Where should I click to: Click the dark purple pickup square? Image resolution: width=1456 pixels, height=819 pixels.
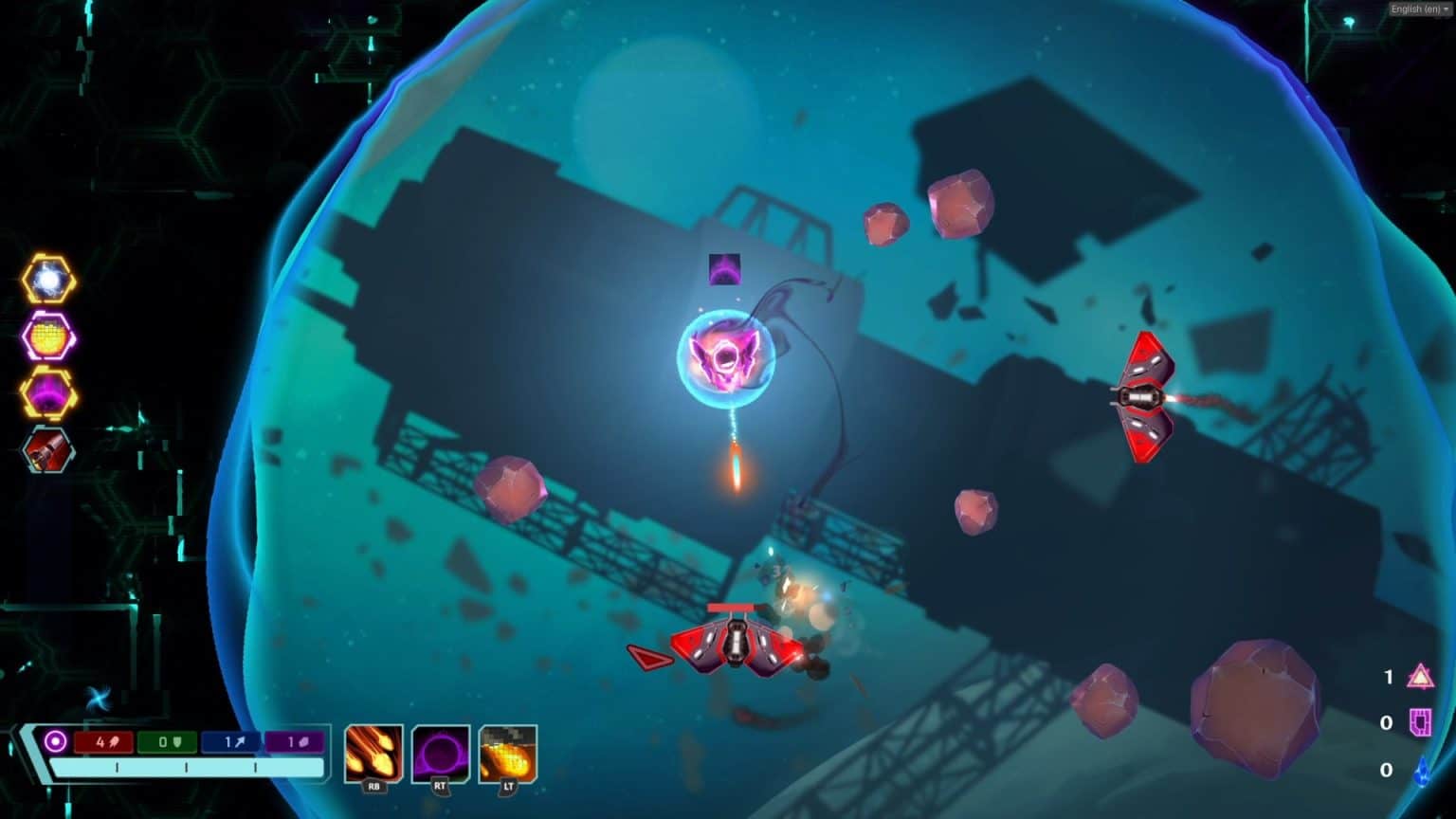pos(723,268)
